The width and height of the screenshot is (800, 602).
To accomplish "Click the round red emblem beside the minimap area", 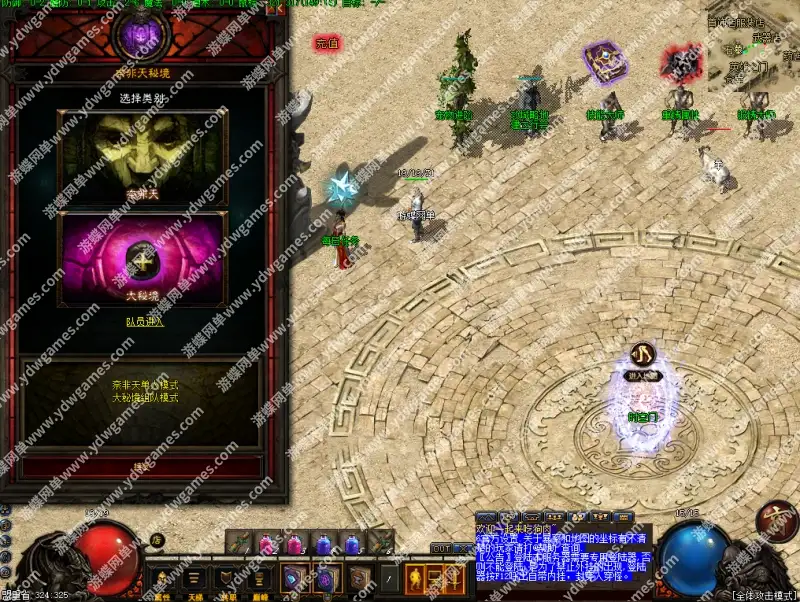I will click(776, 518).
